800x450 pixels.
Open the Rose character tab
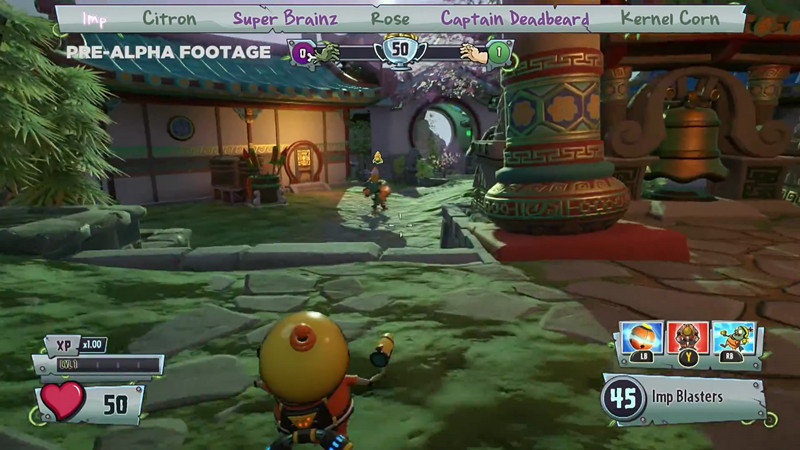390,19
